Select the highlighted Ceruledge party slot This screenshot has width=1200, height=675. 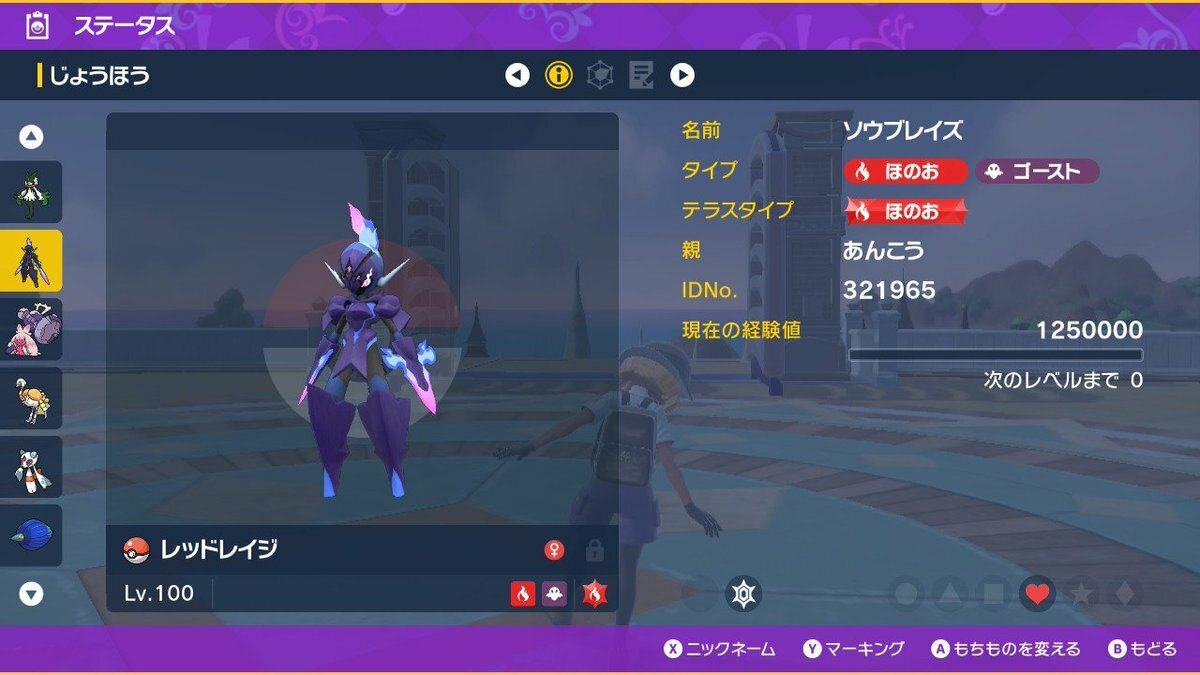pos(31,260)
